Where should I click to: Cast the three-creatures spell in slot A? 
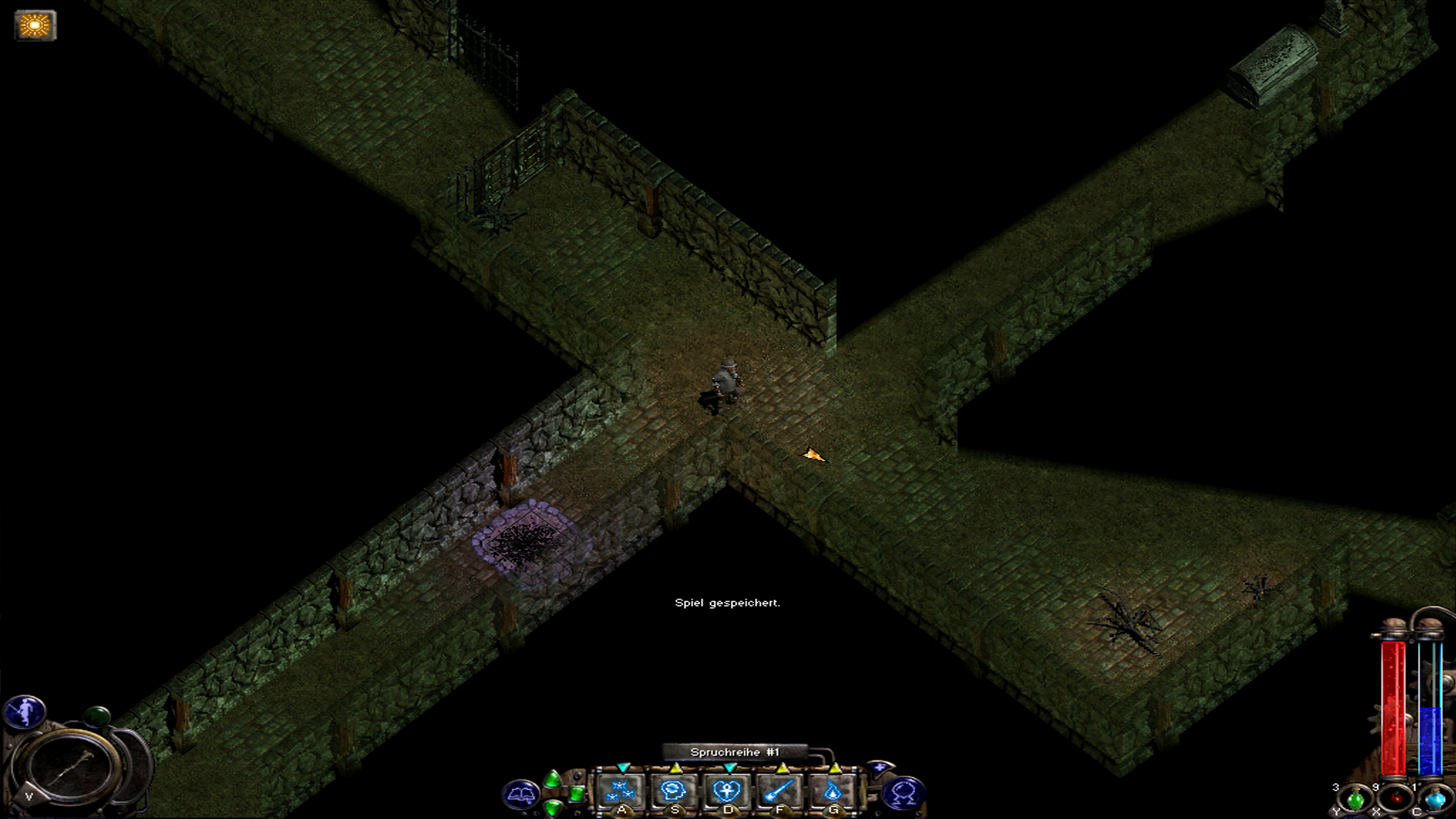(621, 792)
